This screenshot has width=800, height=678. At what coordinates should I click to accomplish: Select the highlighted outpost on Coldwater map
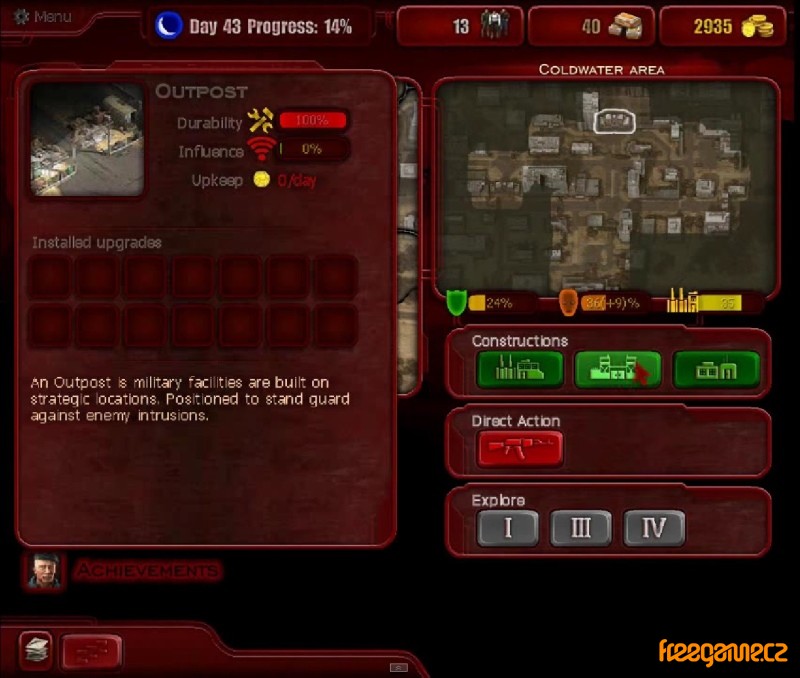(615, 122)
